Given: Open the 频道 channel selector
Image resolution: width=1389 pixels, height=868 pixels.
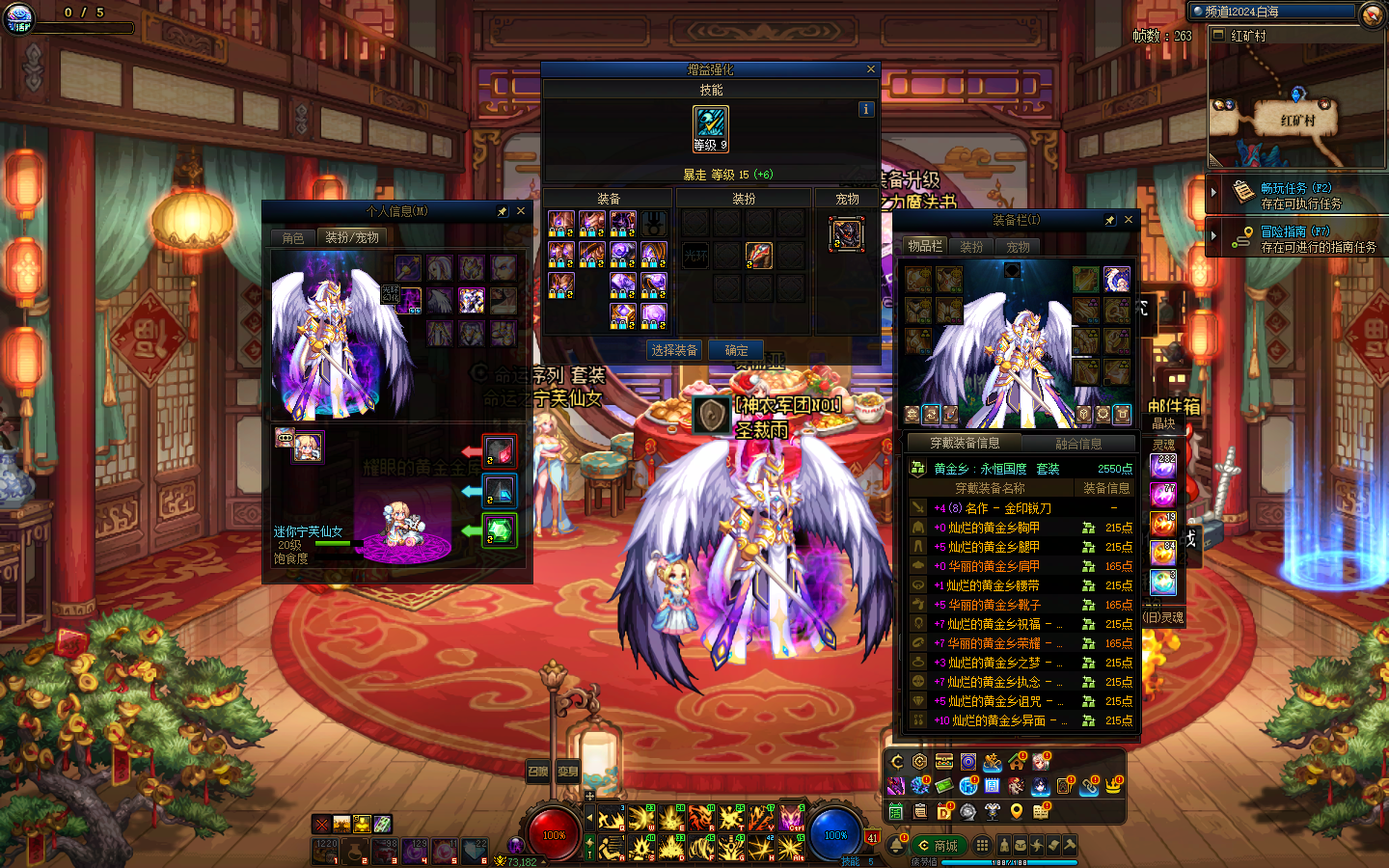Looking at the screenshot, I should tap(1273, 12).
